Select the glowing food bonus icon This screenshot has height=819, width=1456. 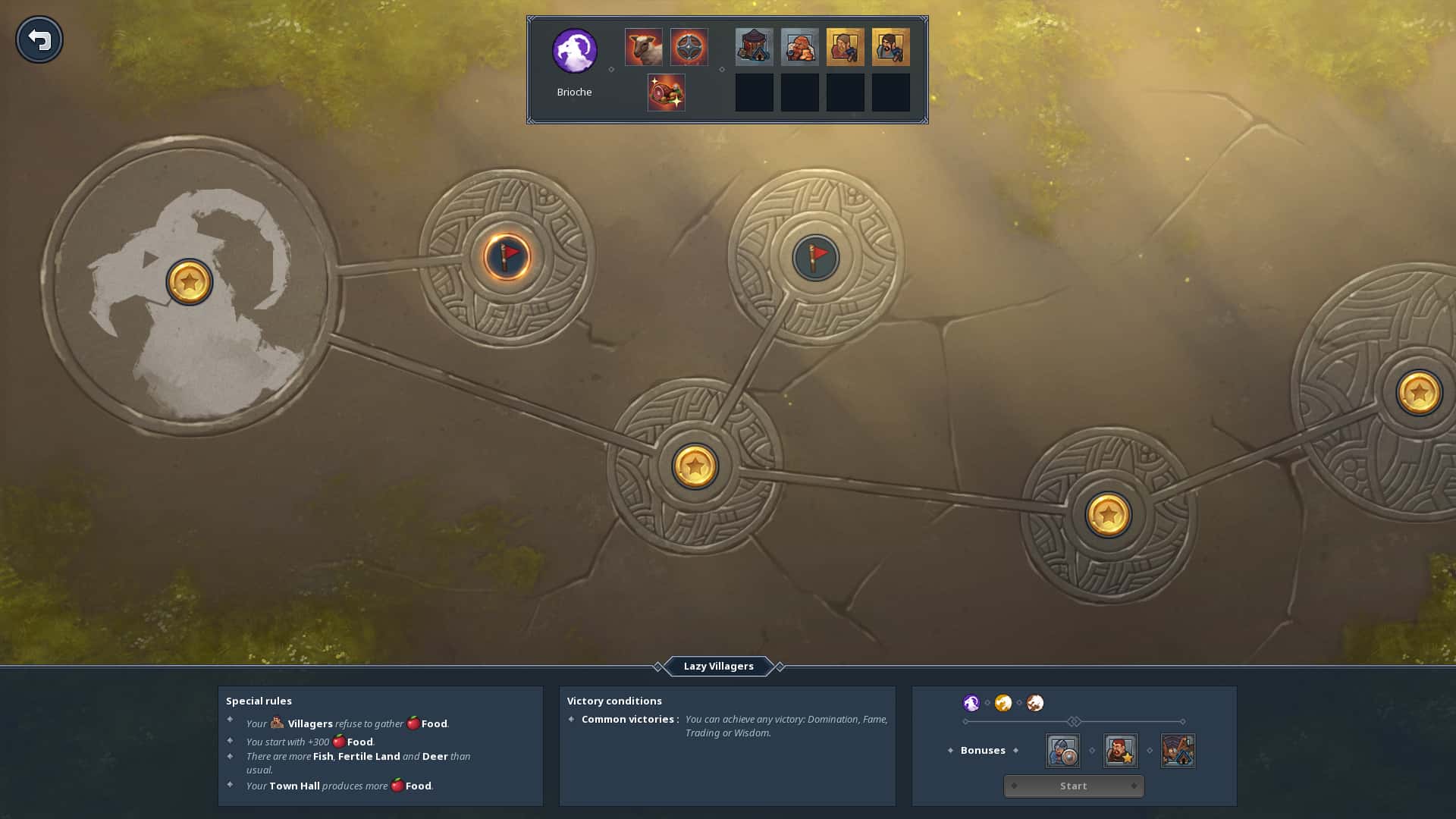click(666, 93)
